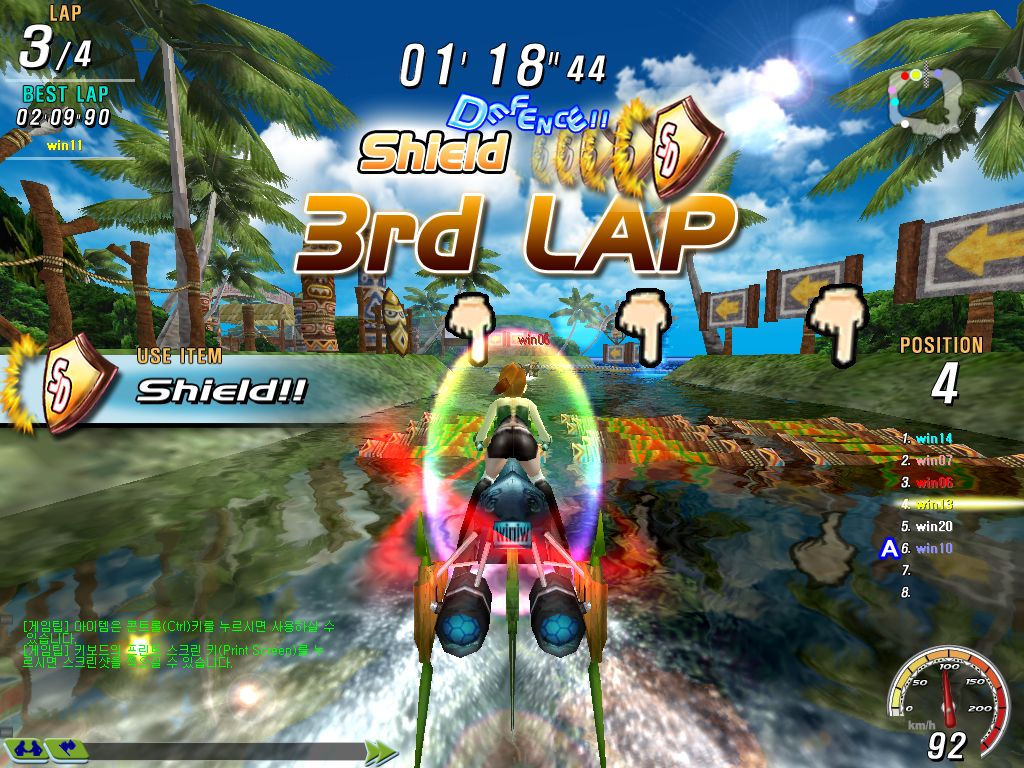Select racer win10 in the ranking list
This screenshot has height=768, width=1024.
[x=933, y=548]
